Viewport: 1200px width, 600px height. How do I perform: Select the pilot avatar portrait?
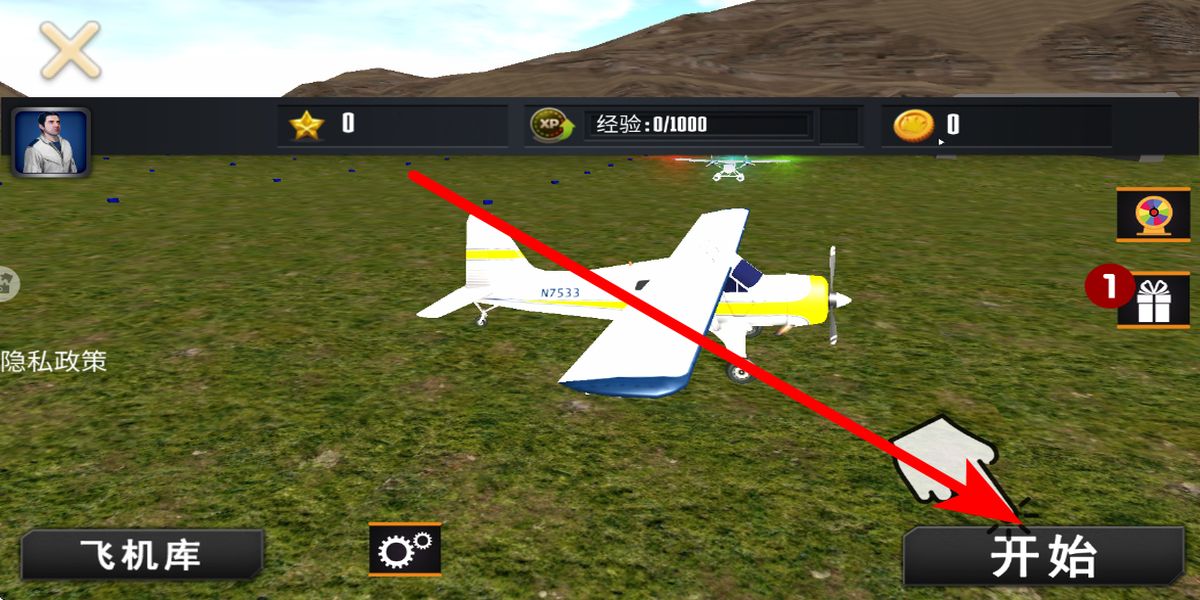click(x=51, y=142)
